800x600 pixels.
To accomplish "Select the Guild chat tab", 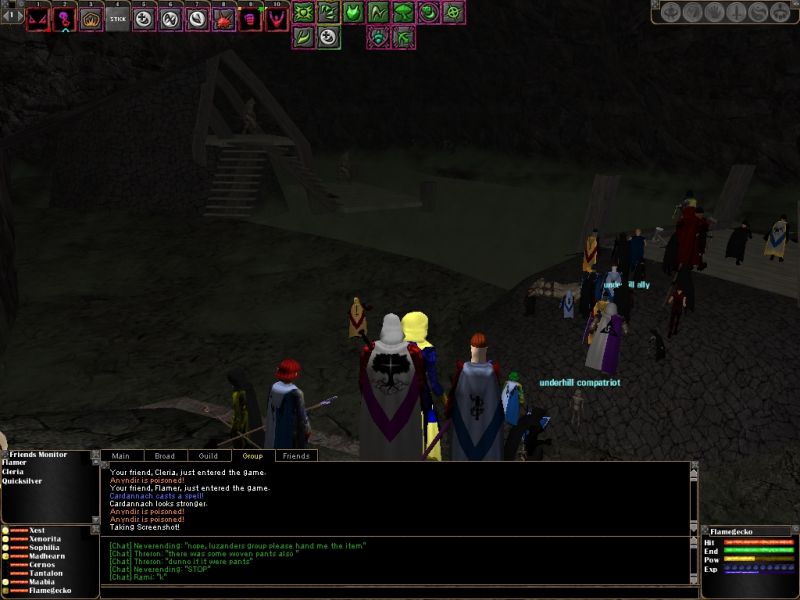I will pos(208,456).
